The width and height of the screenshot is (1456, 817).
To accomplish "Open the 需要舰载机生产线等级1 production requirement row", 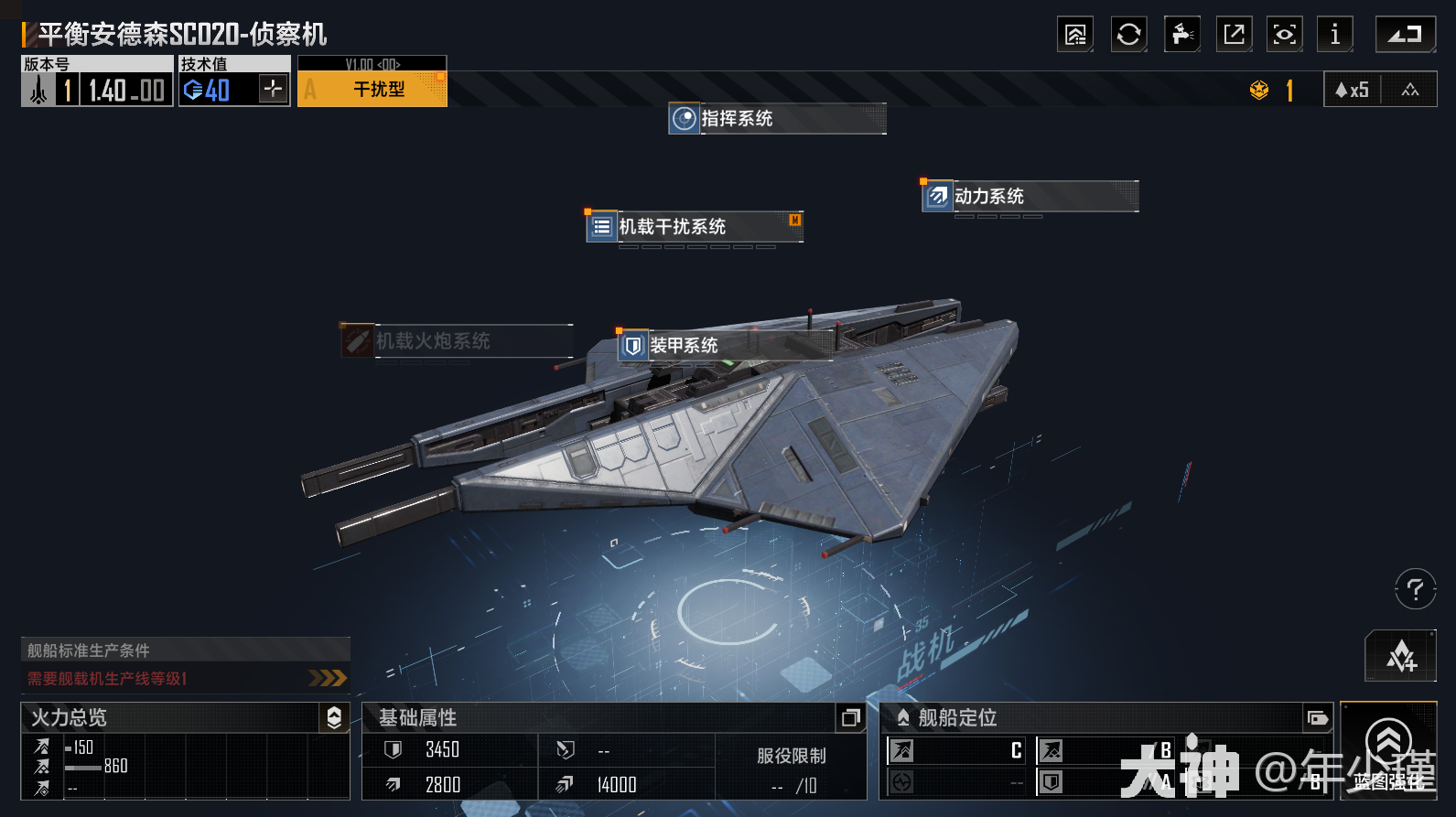I will [x=185, y=678].
